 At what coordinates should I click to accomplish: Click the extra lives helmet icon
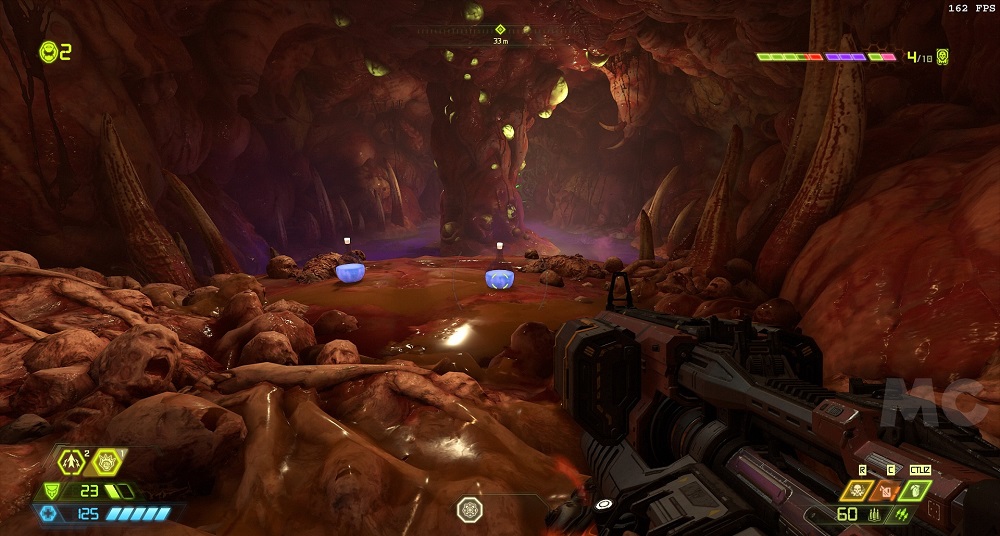47,51
